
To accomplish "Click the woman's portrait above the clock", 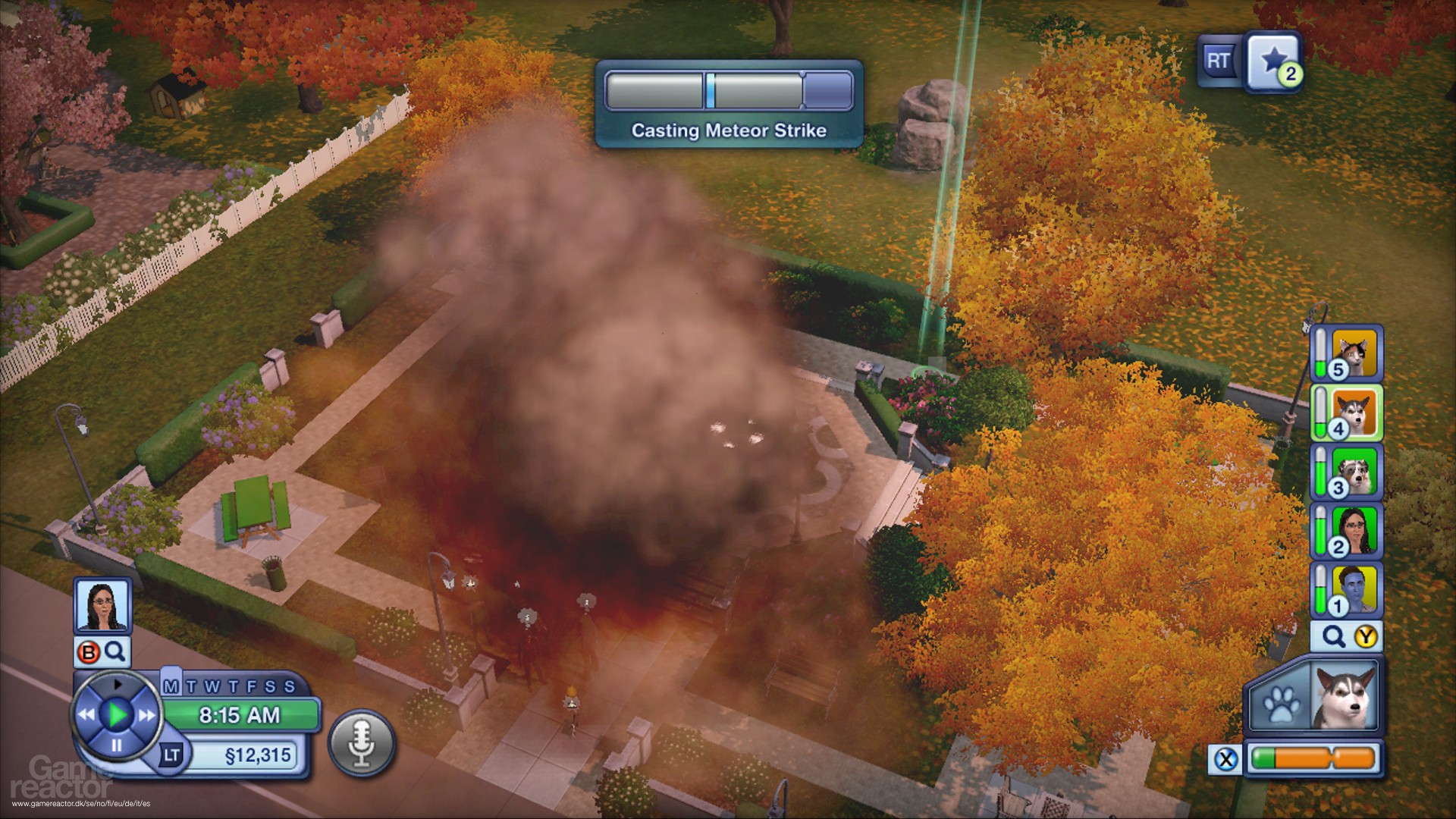I will [x=102, y=605].
